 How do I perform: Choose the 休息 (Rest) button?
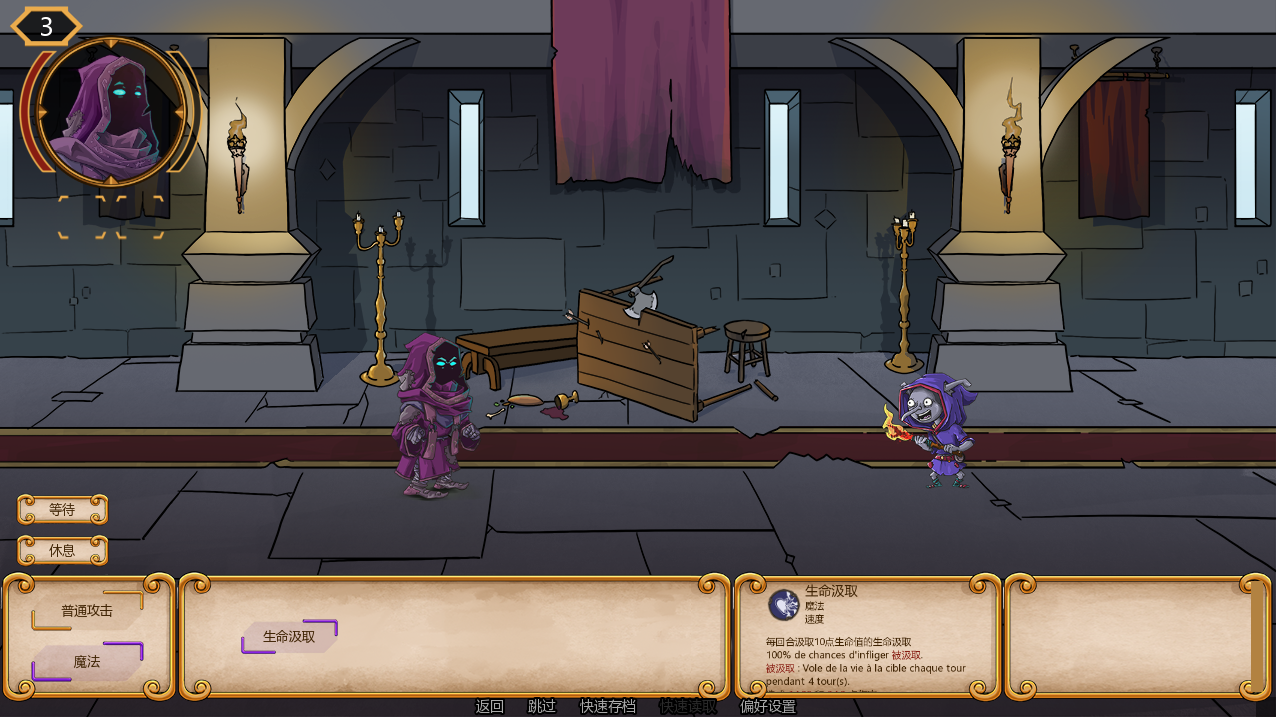[62, 551]
